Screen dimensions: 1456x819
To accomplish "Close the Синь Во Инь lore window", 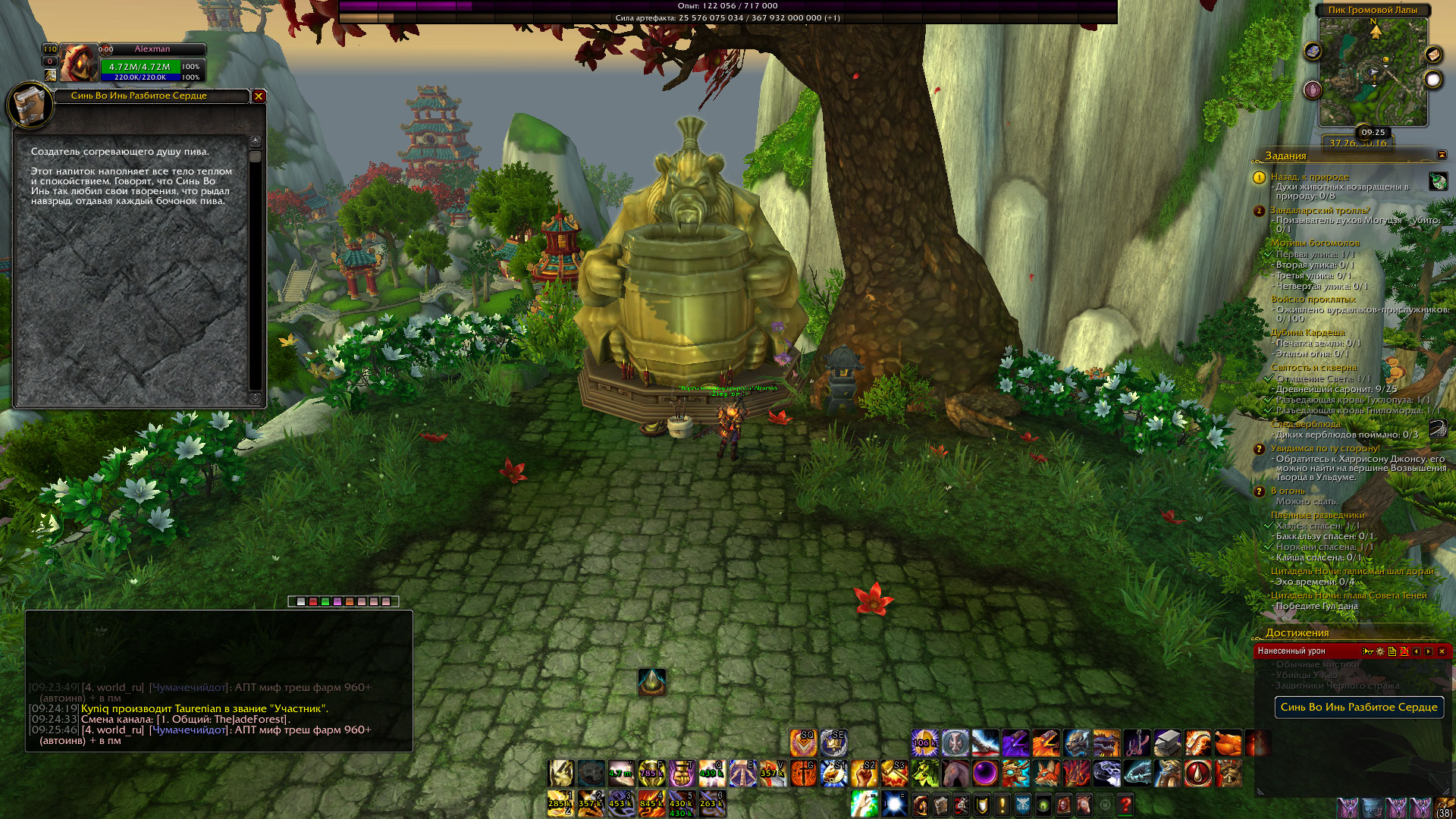I will [x=259, y=96].
